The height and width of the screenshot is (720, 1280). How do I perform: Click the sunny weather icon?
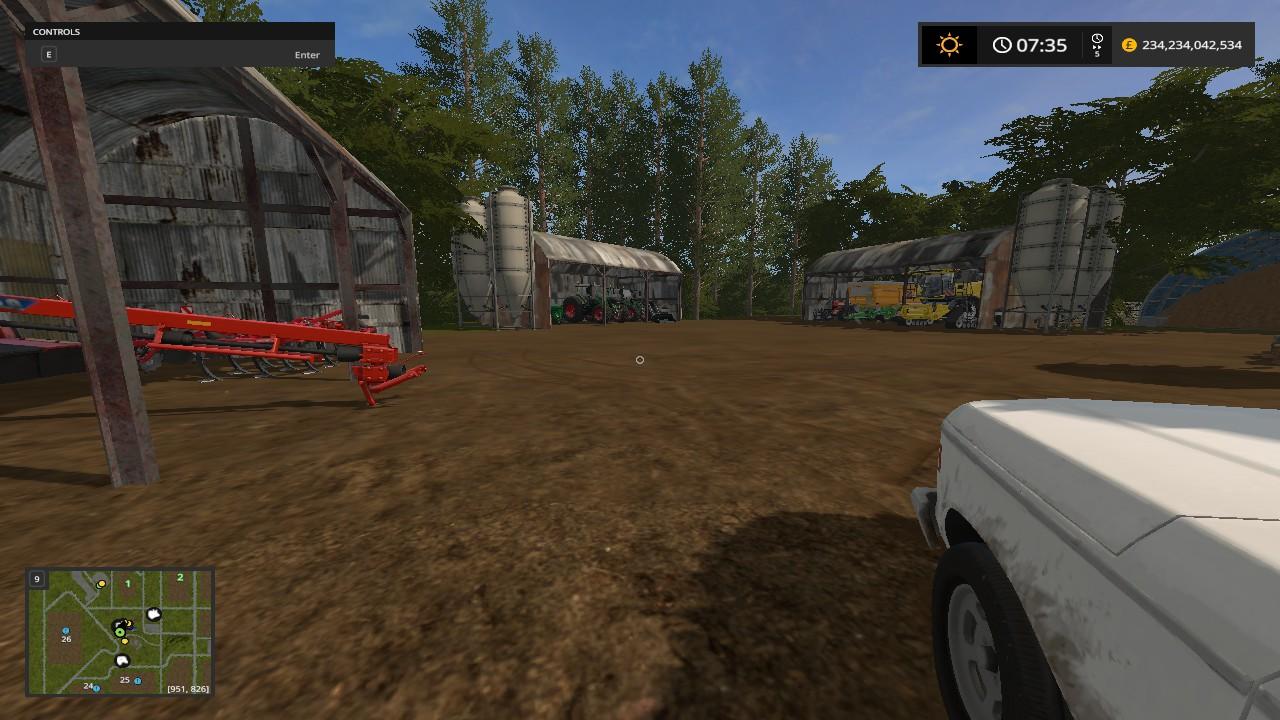tap(948, 45)
